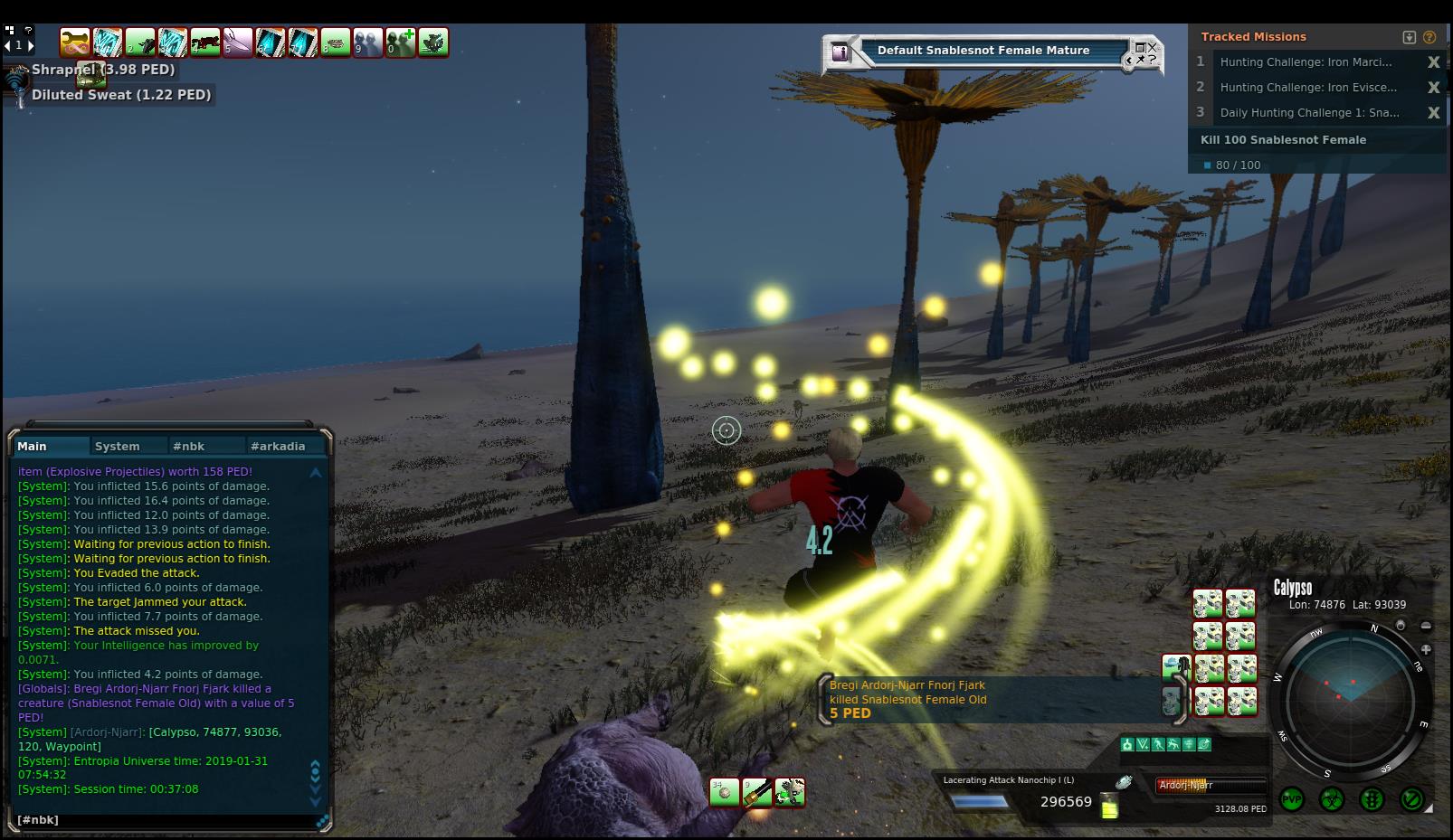Zoom out the radar with minus button
This screenshot has height=840, width=1453.
1426,626
